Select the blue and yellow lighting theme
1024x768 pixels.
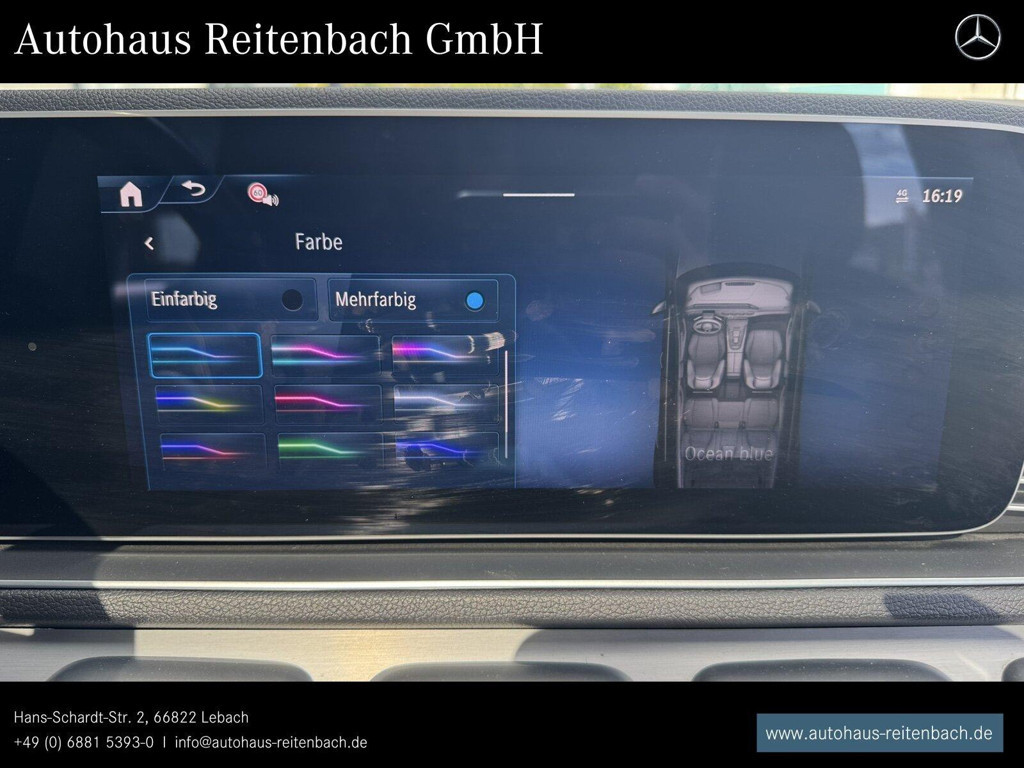tap(208, 402)
